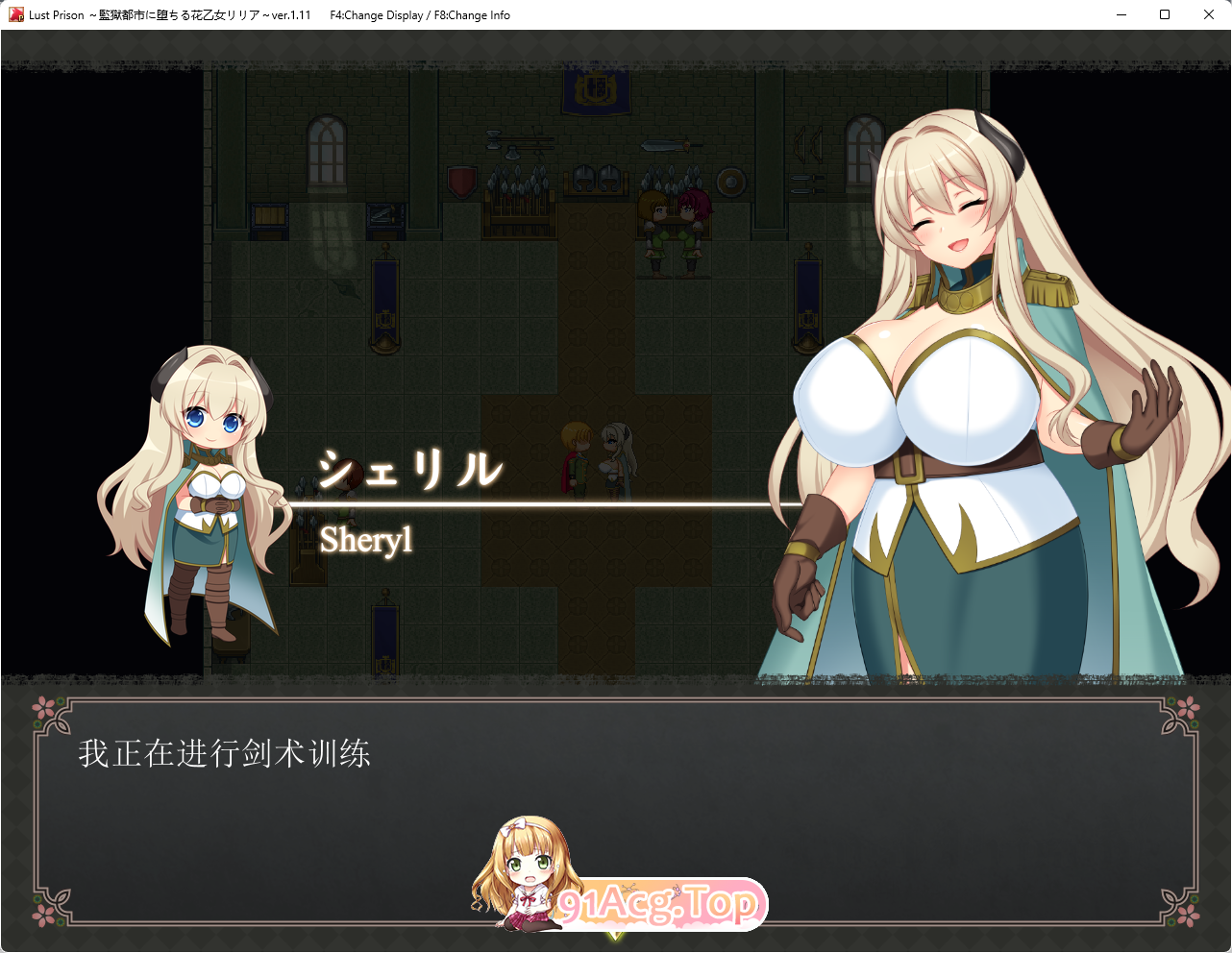Click the round buckler beside the spear rack
Viewport: 1232px width, 953px height.
point(729,181)
